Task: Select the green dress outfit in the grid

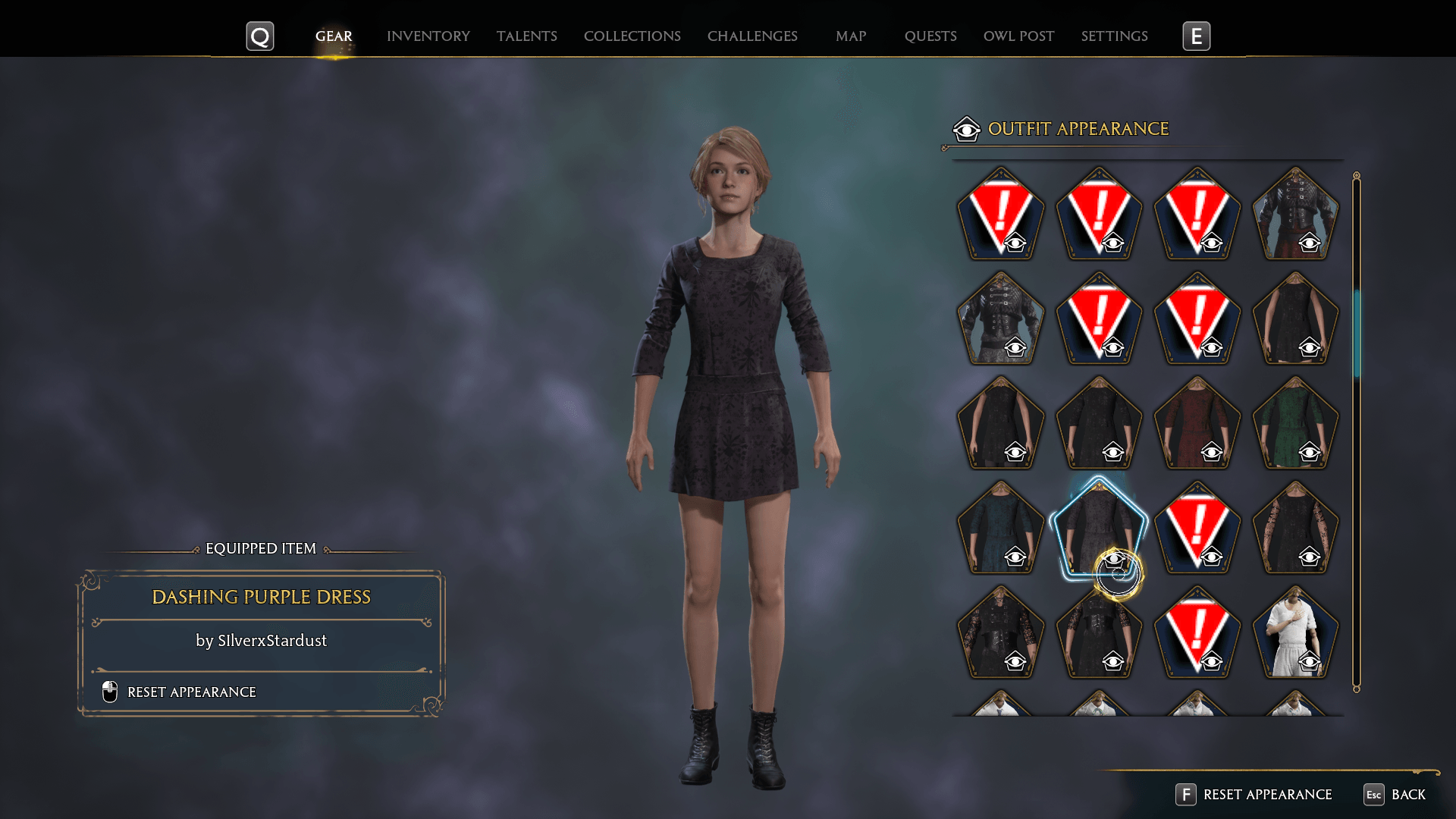Action: coord(1295,425)
